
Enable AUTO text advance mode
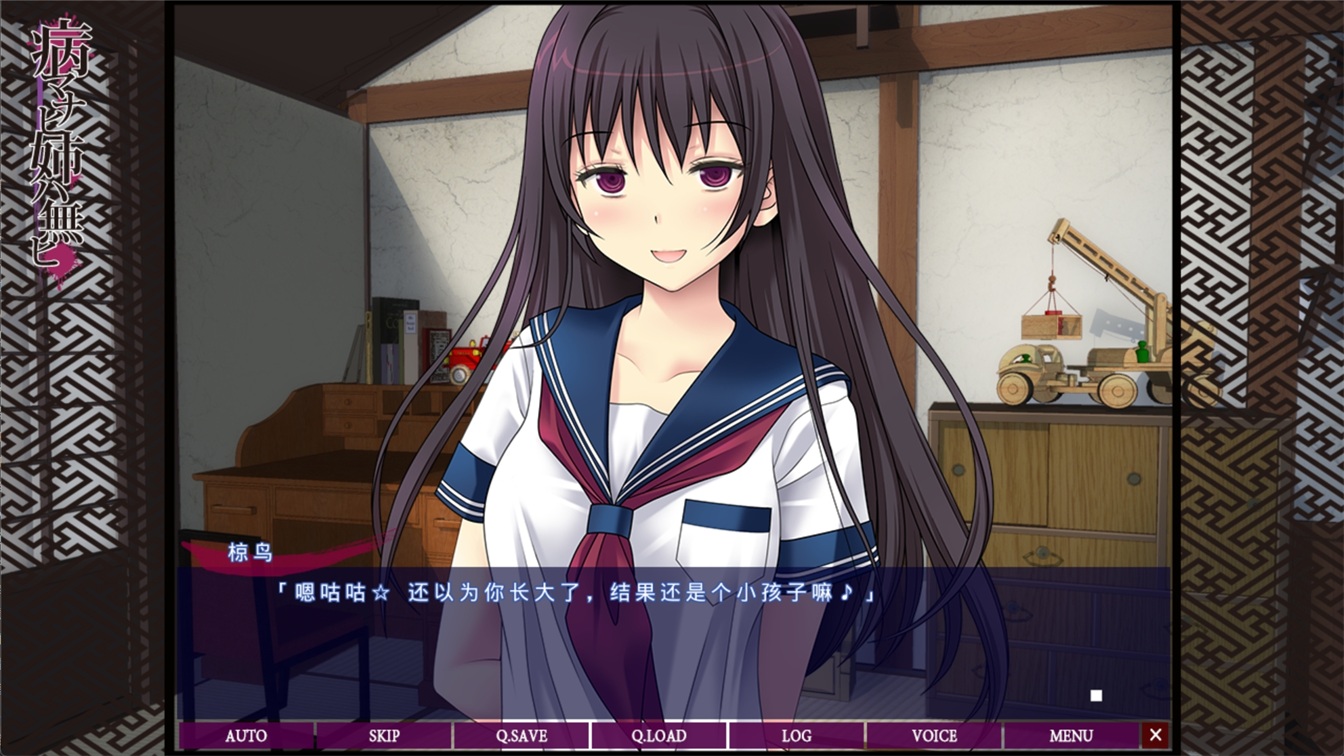246,736
